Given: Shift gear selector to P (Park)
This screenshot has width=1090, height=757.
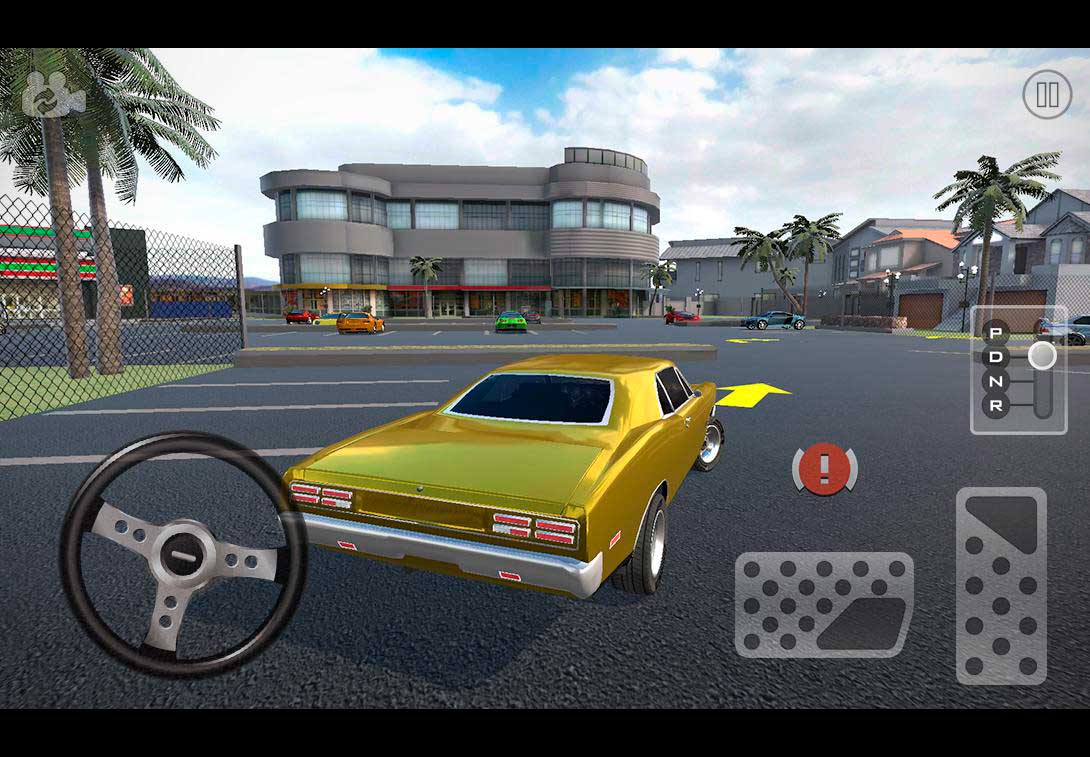Looking at the screenshot, I should 996,333.
